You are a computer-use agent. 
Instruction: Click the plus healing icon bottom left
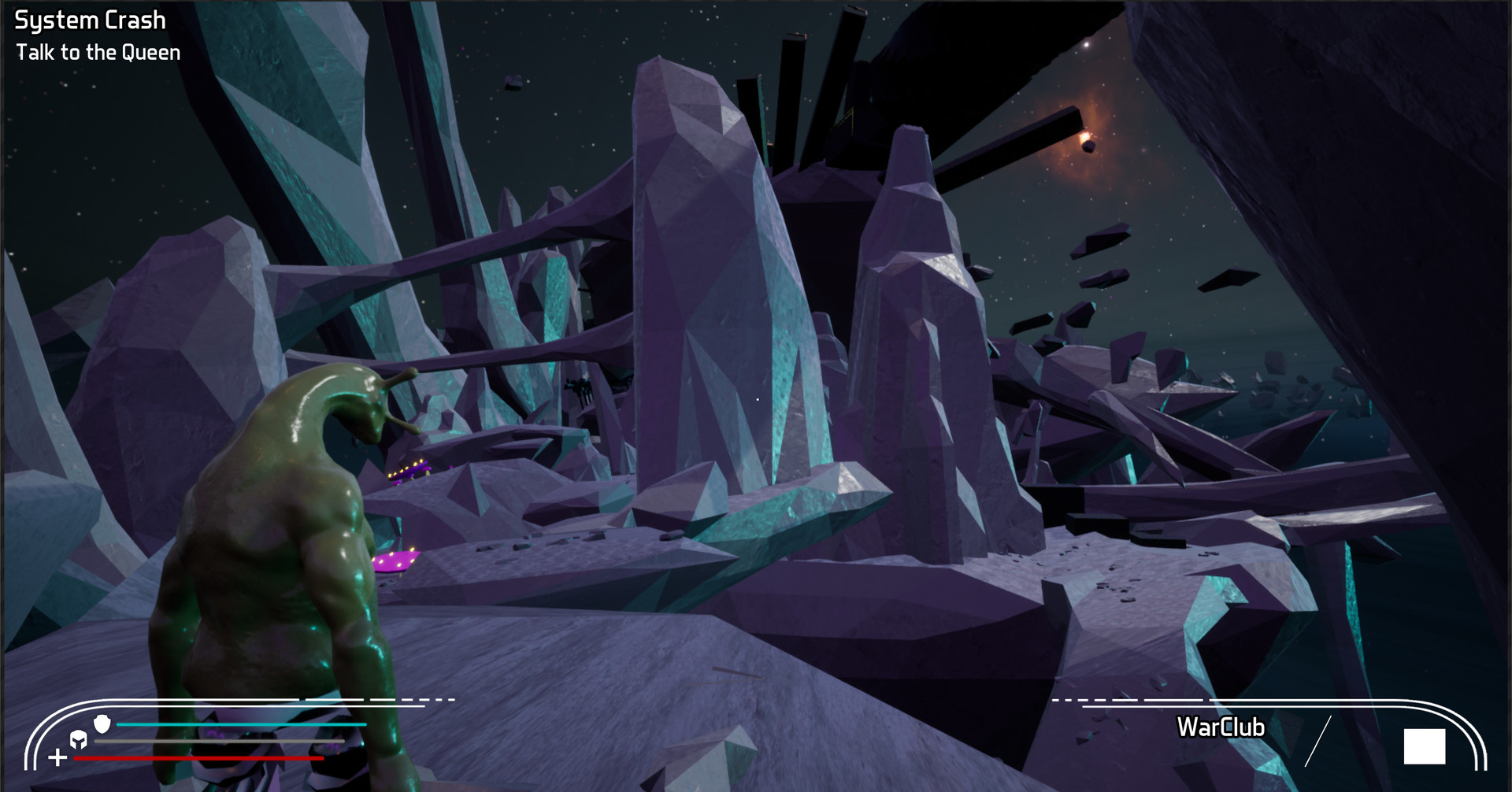pos(56,757)
